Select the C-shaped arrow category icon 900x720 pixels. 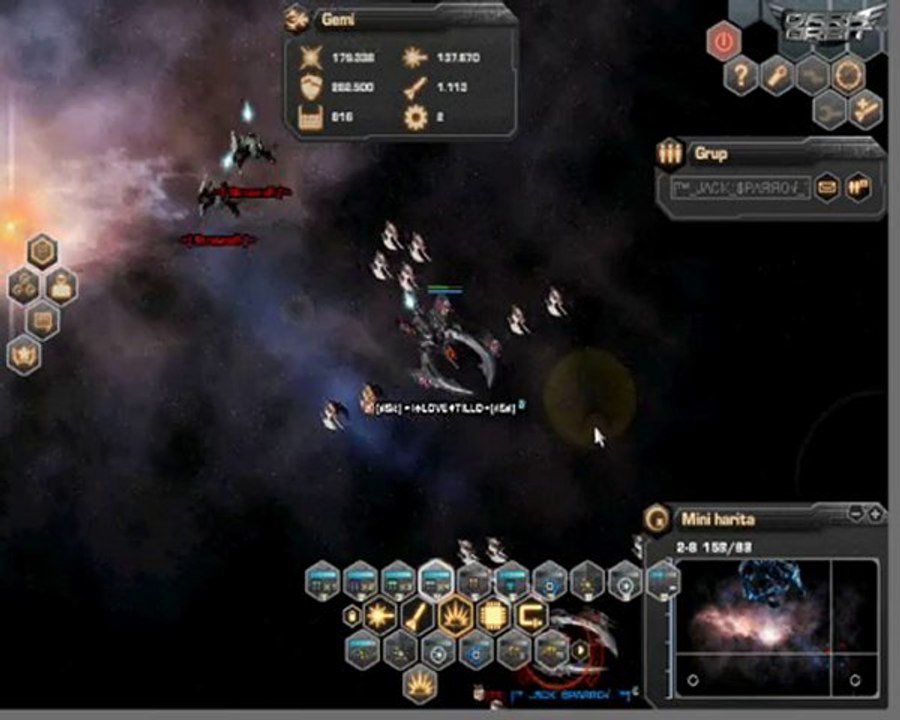tap(531, 615)
